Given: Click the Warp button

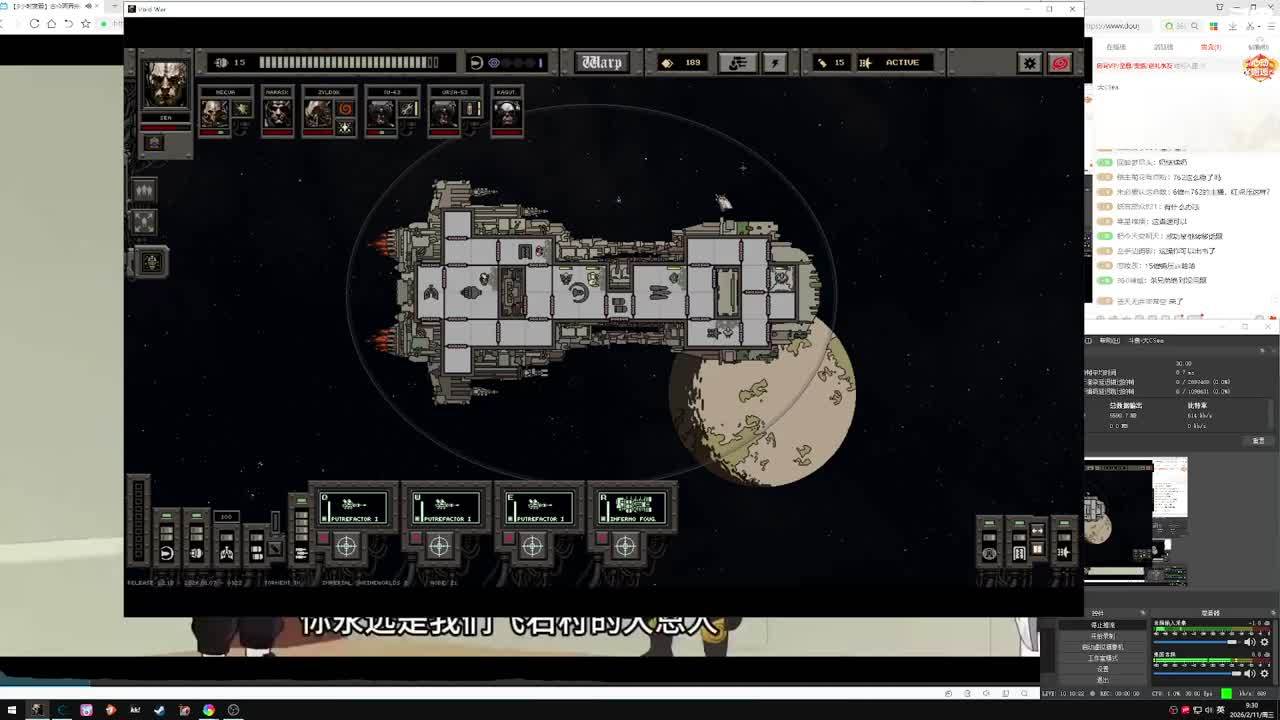Looking at the screenshot, I should point(601,62).
